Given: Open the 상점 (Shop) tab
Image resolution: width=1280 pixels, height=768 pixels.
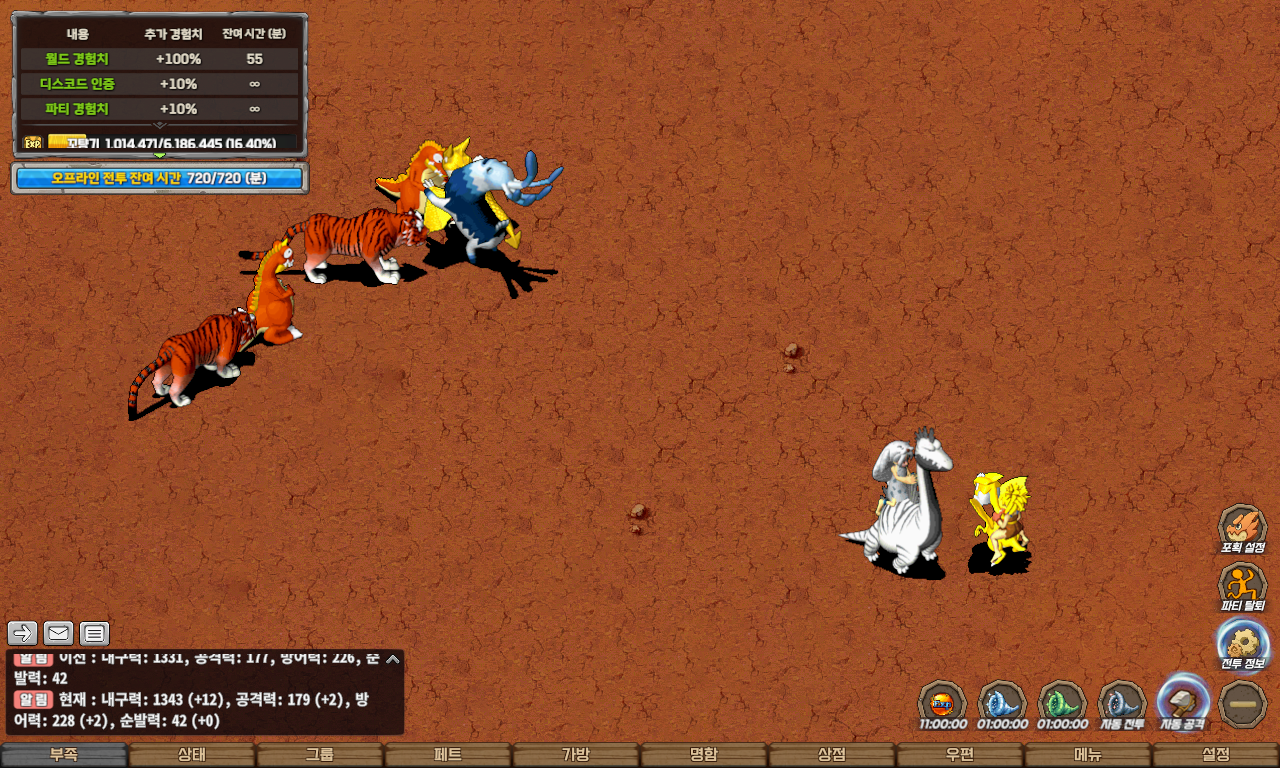Looking at the screenshot, I should pos(832,755).
